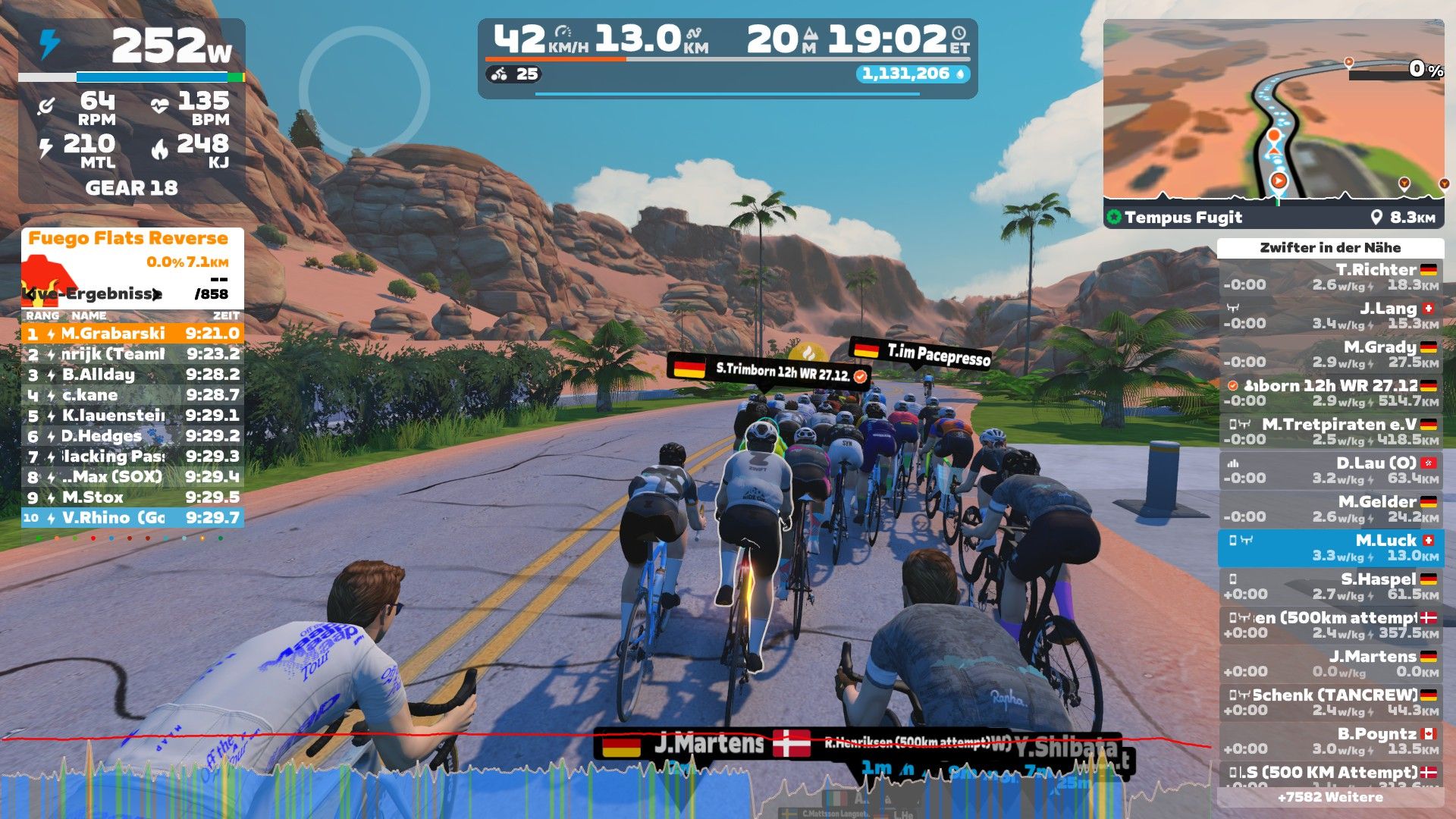Choose M.Stox leaderboard entry
Viewport: 1456px width, 819px height.
[x=133, y=497]
